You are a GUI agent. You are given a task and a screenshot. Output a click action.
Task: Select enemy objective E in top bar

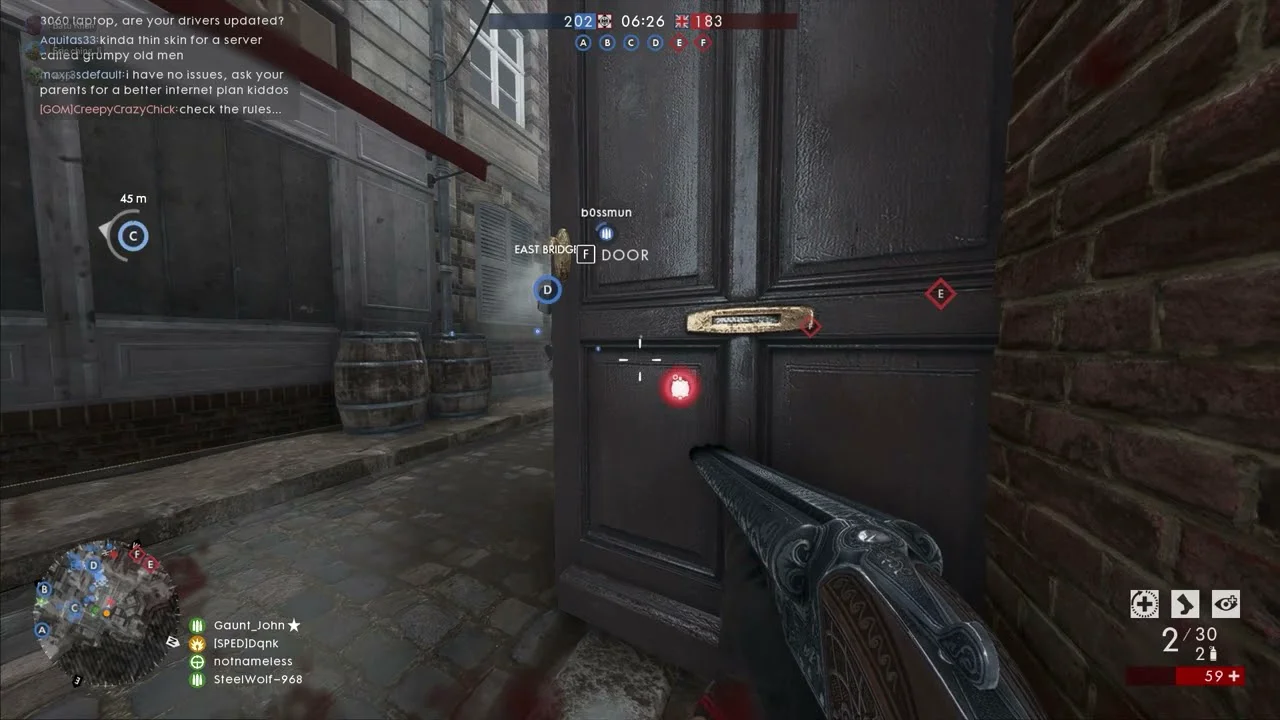[x=680, y=42]
